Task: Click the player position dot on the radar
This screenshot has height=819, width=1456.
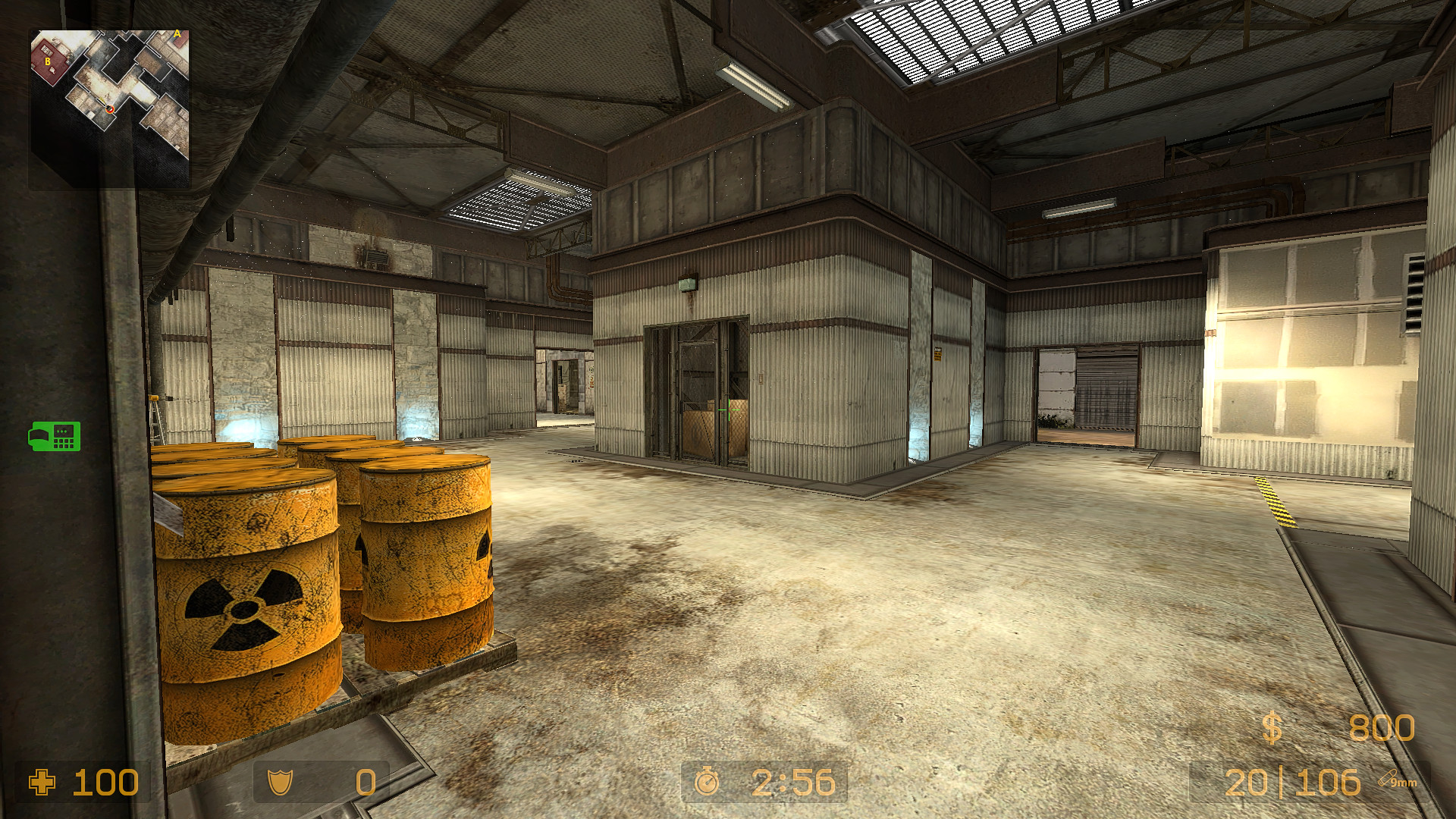Action: (109, 108)
